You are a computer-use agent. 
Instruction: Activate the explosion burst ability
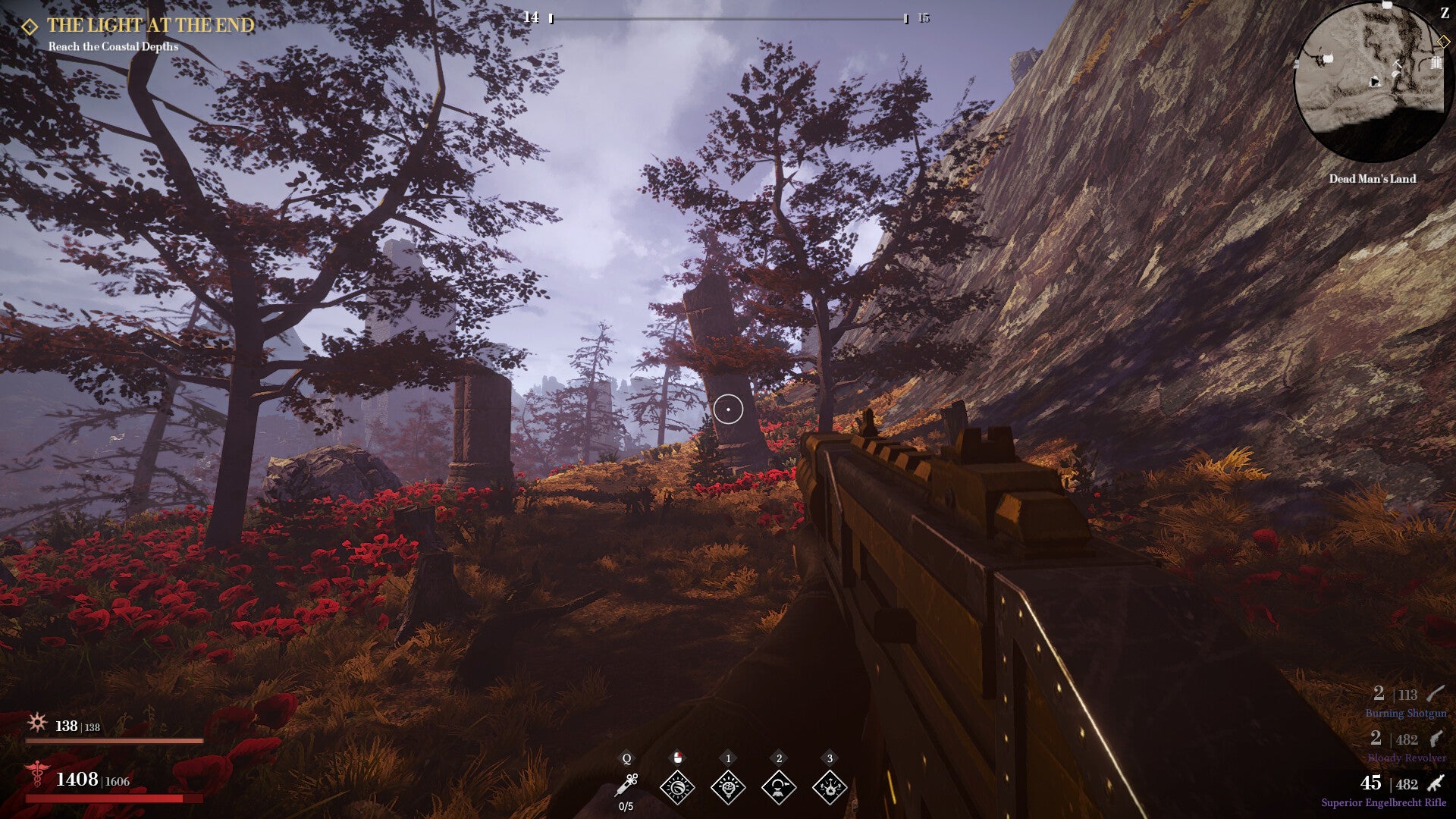click(x=830, y=787)
